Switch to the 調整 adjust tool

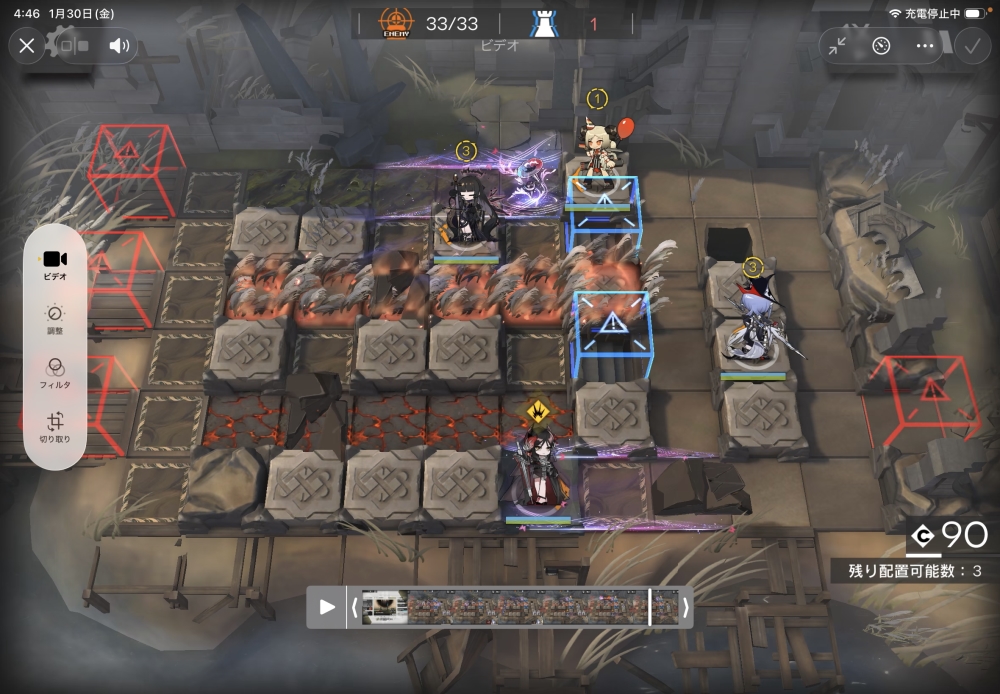tap(55, 319)
